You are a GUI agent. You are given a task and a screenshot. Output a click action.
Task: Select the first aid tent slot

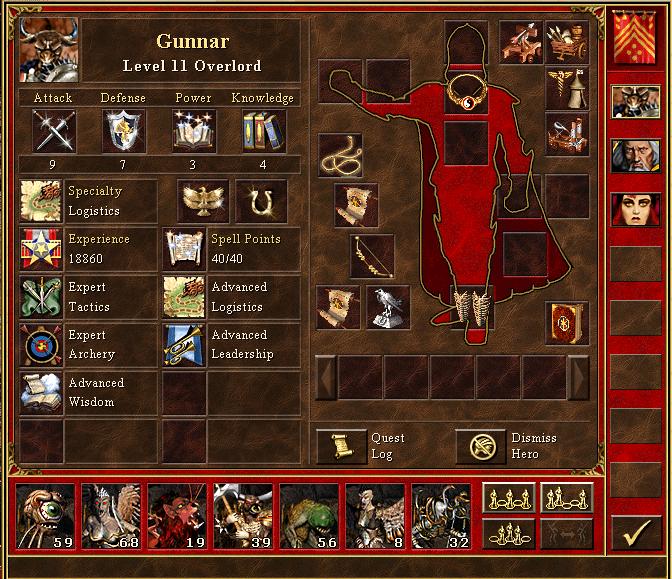pyautogui.click(x=567, y=88)
